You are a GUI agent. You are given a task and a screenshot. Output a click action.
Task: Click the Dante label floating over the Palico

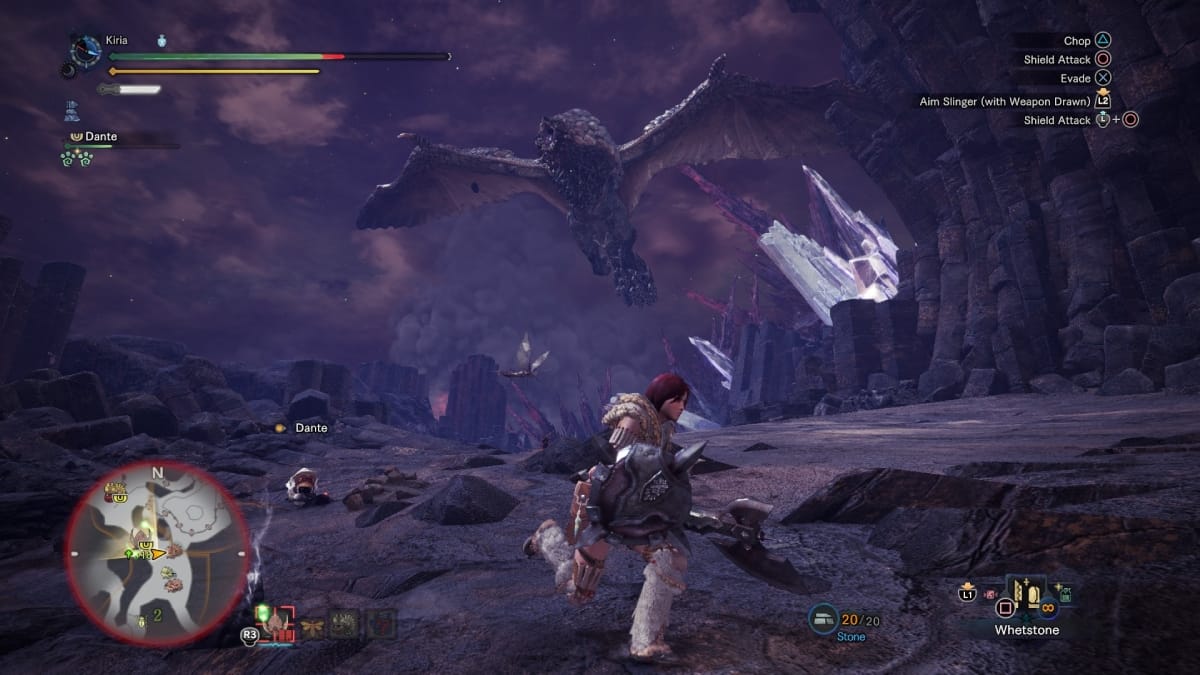(310, 428)
